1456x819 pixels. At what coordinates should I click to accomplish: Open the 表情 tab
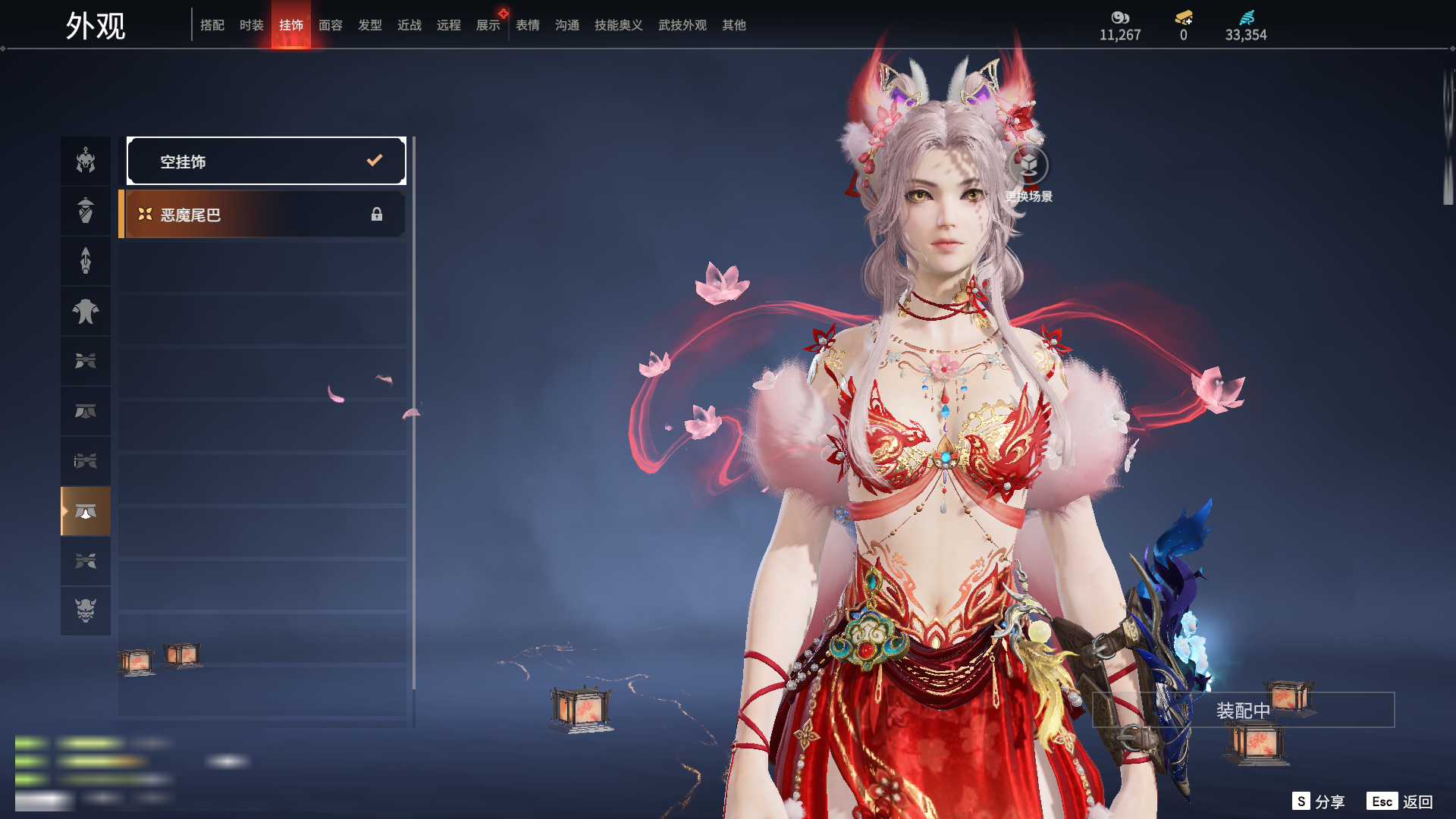[x=528, y=25]
